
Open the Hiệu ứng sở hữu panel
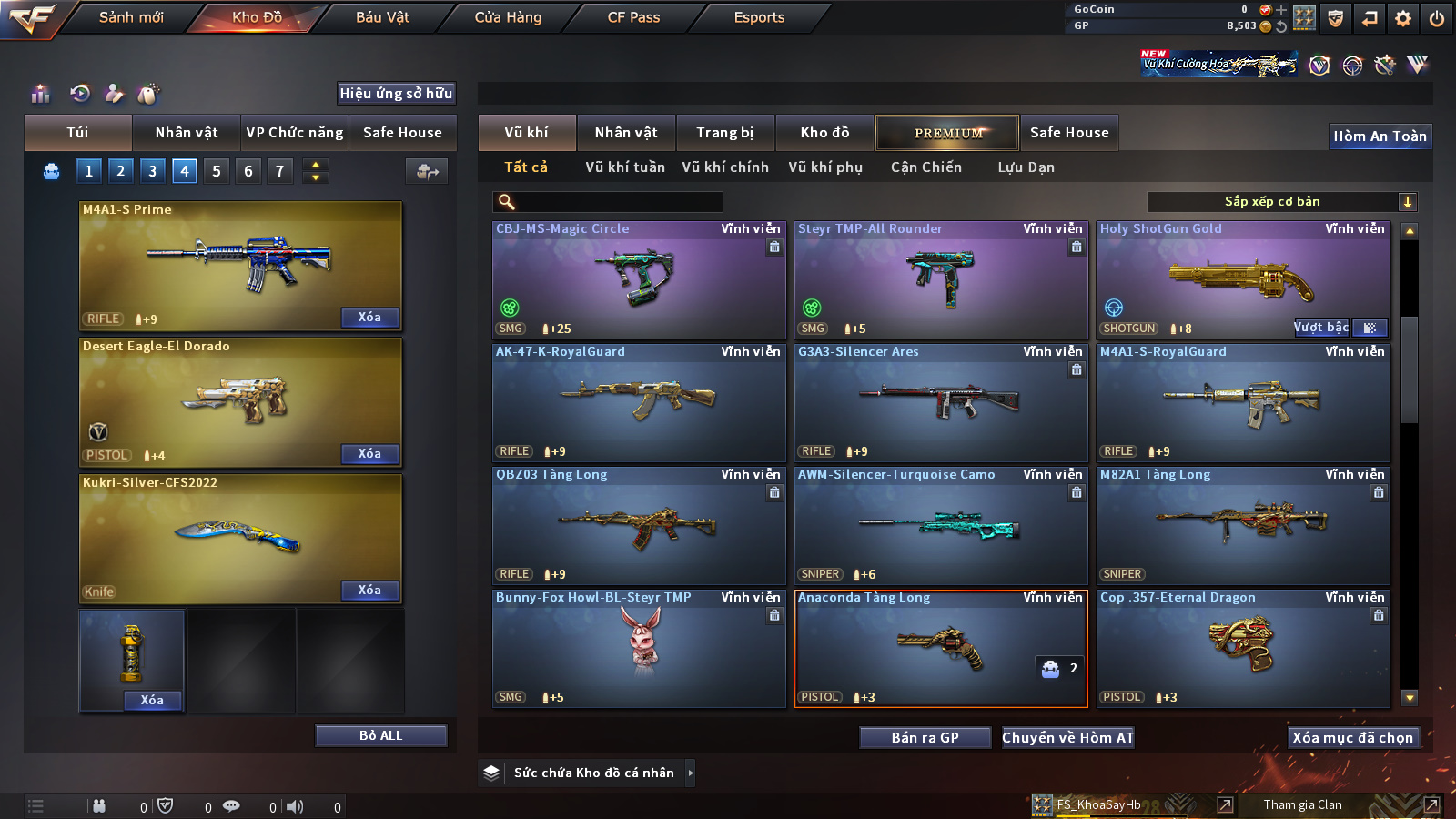[396, 93]
